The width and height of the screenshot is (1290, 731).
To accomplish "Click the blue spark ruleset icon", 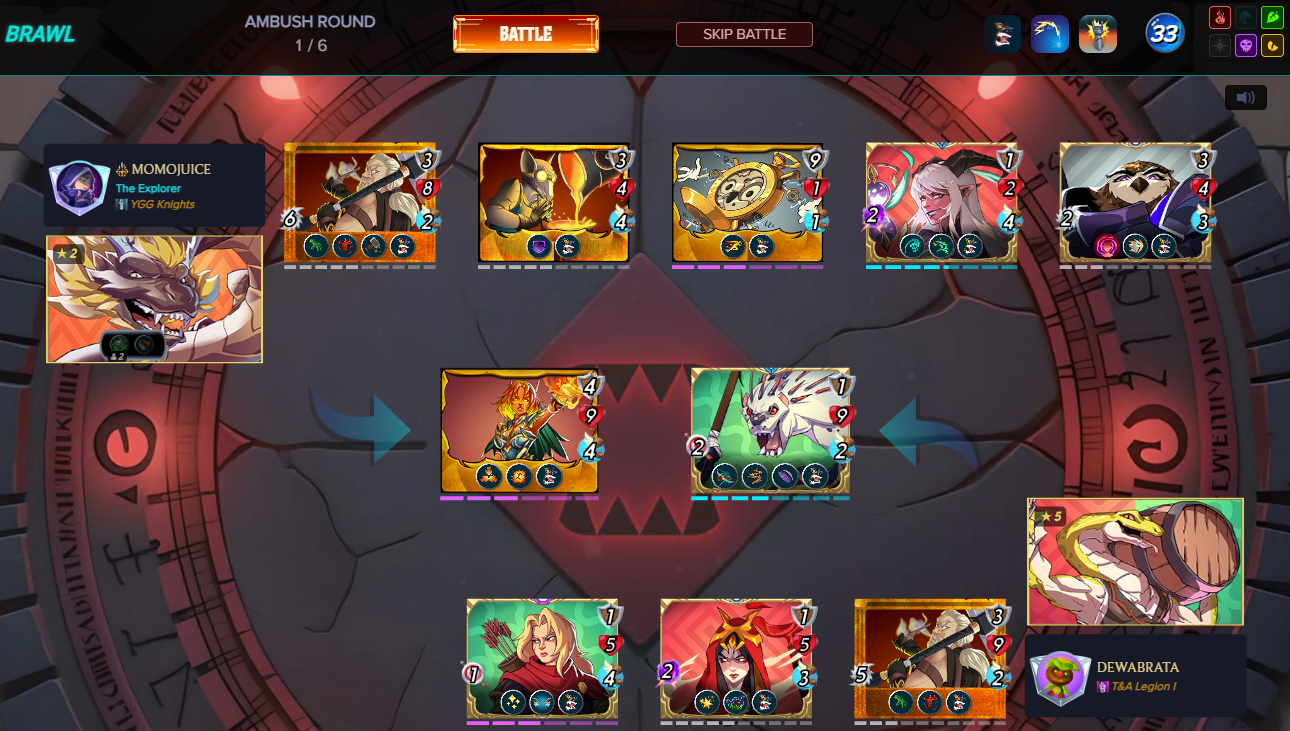I will [1050, 33].
